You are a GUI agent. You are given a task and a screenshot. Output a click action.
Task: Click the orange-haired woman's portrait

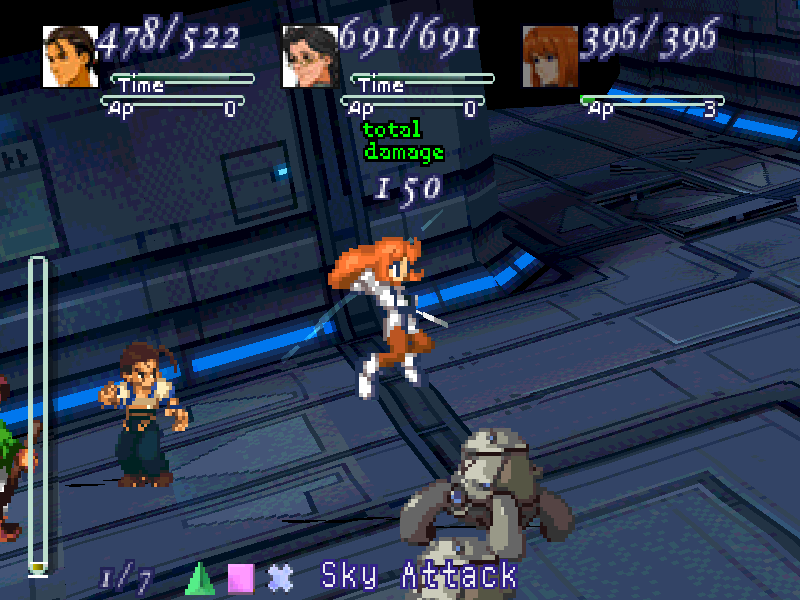point(549,56)
